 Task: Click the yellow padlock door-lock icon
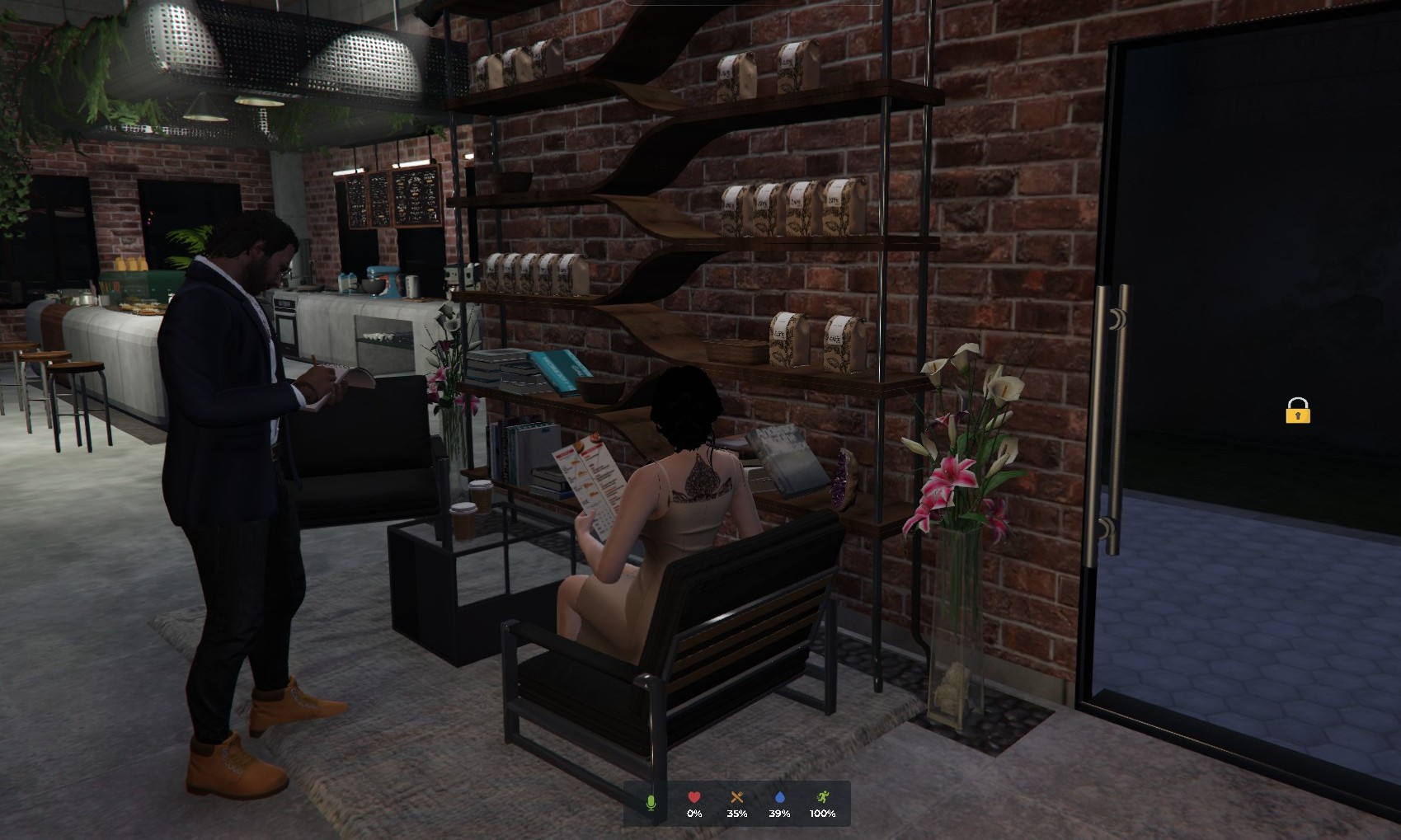(x=1297, y=411)
